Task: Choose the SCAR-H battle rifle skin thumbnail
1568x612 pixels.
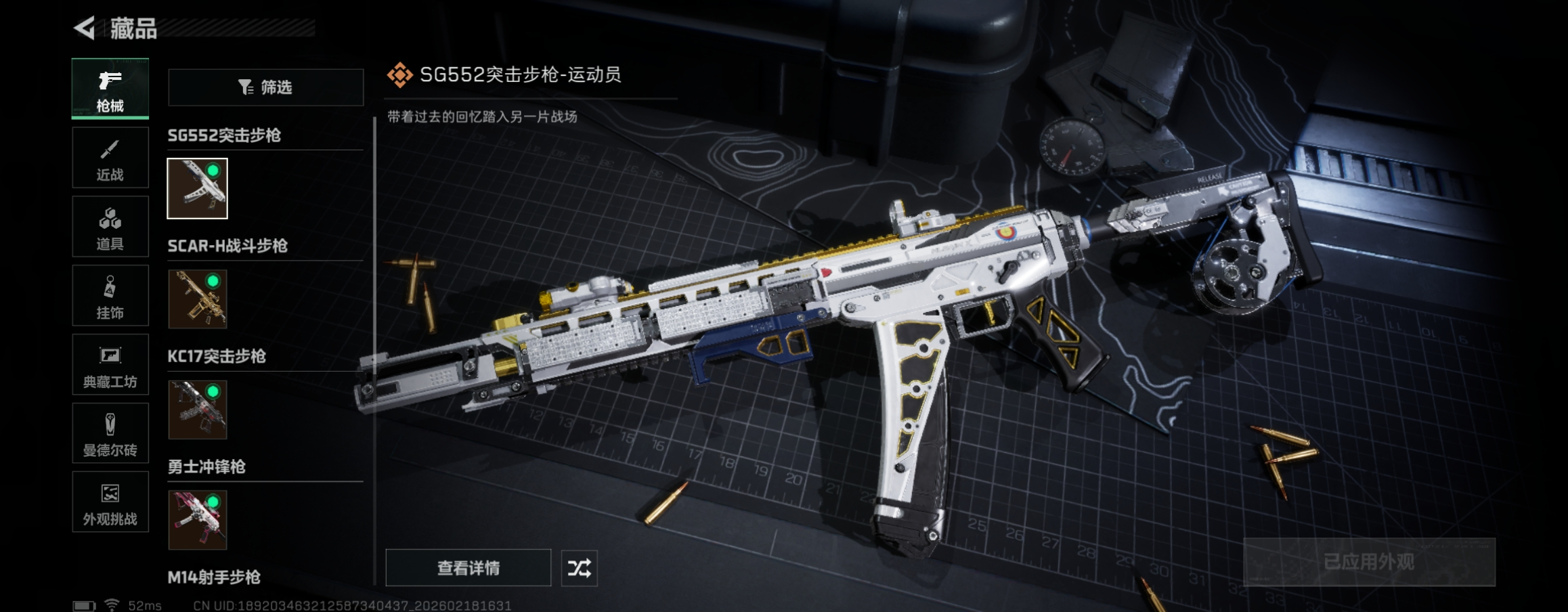Action: coord(198,299)
